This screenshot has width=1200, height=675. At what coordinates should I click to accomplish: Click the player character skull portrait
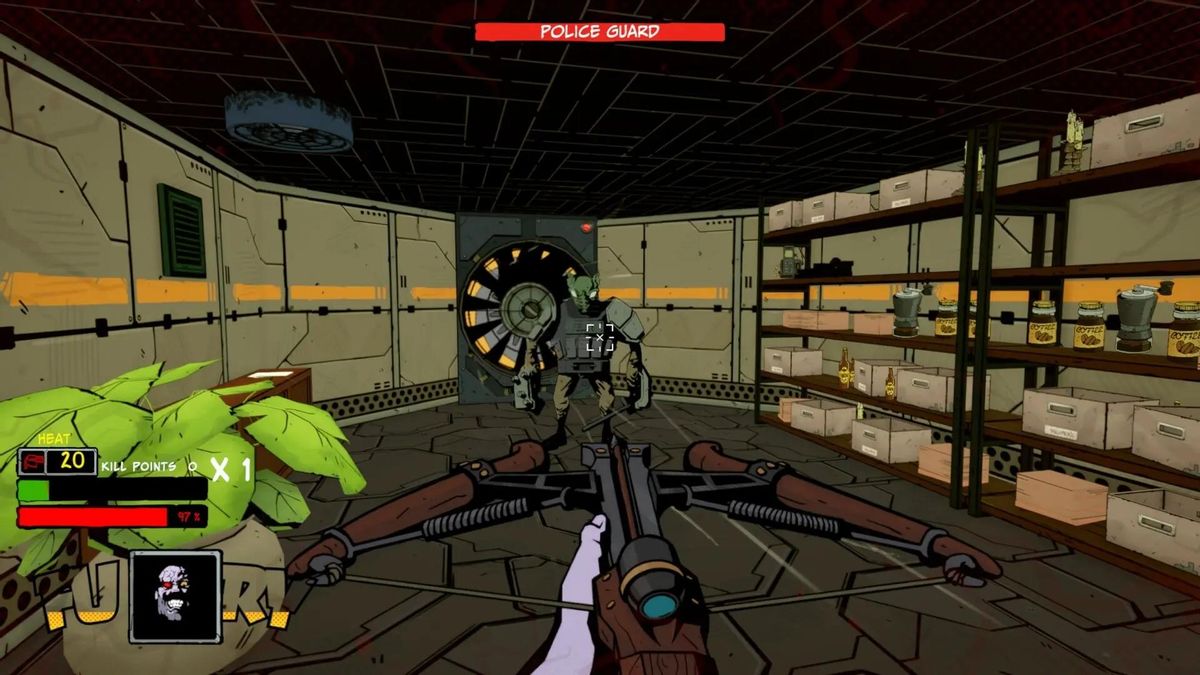click(x=175, y=596)
